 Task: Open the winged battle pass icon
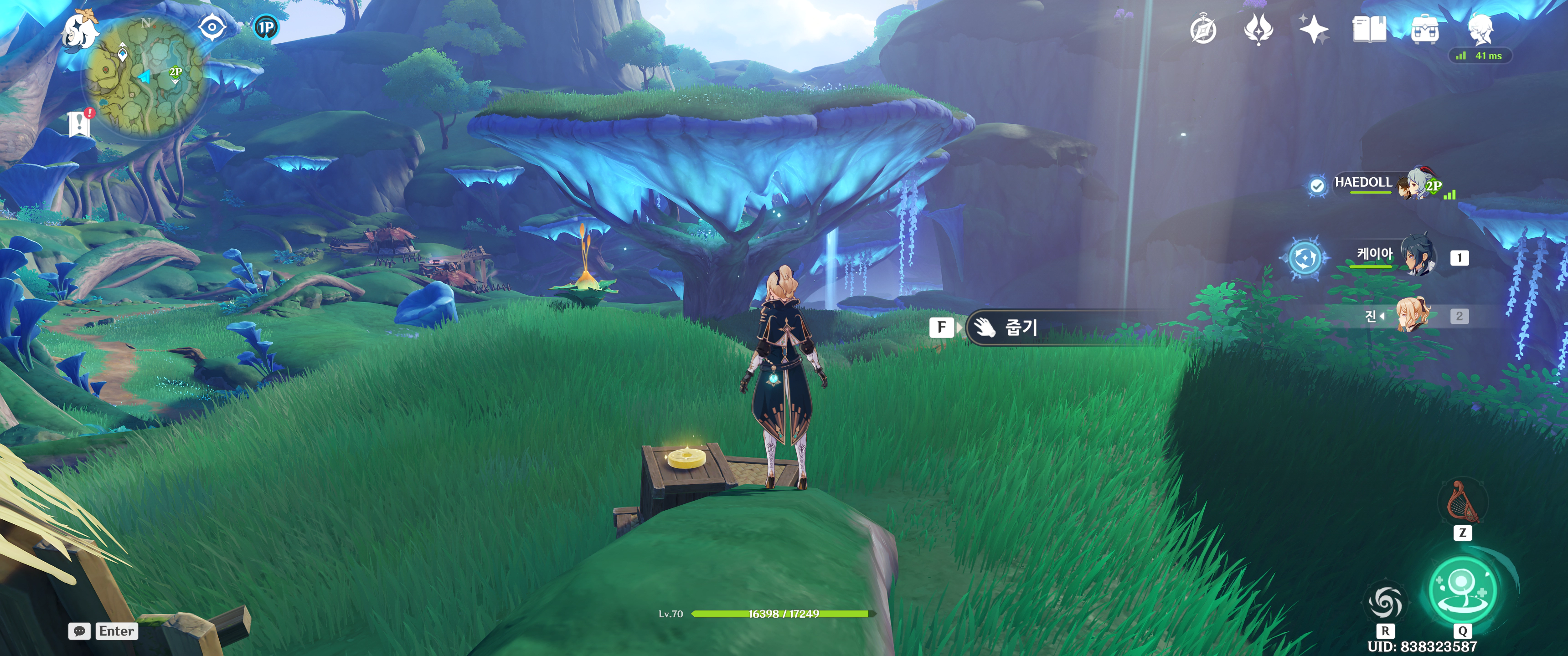click(1258, 29)
